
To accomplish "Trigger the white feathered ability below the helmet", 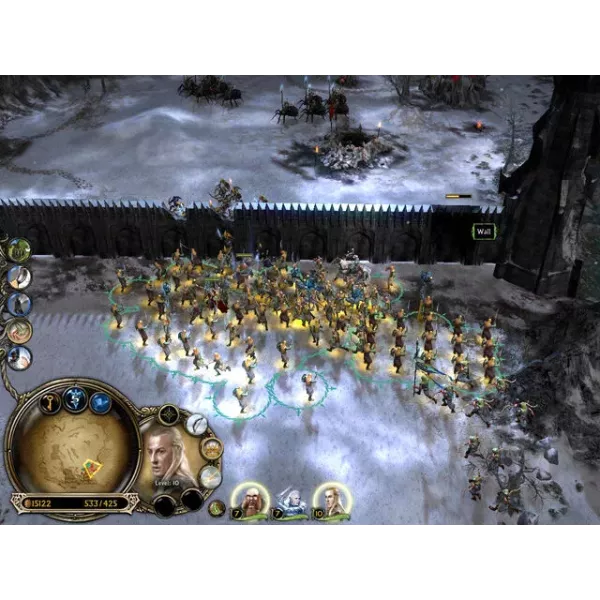I will tap(211, 476).
